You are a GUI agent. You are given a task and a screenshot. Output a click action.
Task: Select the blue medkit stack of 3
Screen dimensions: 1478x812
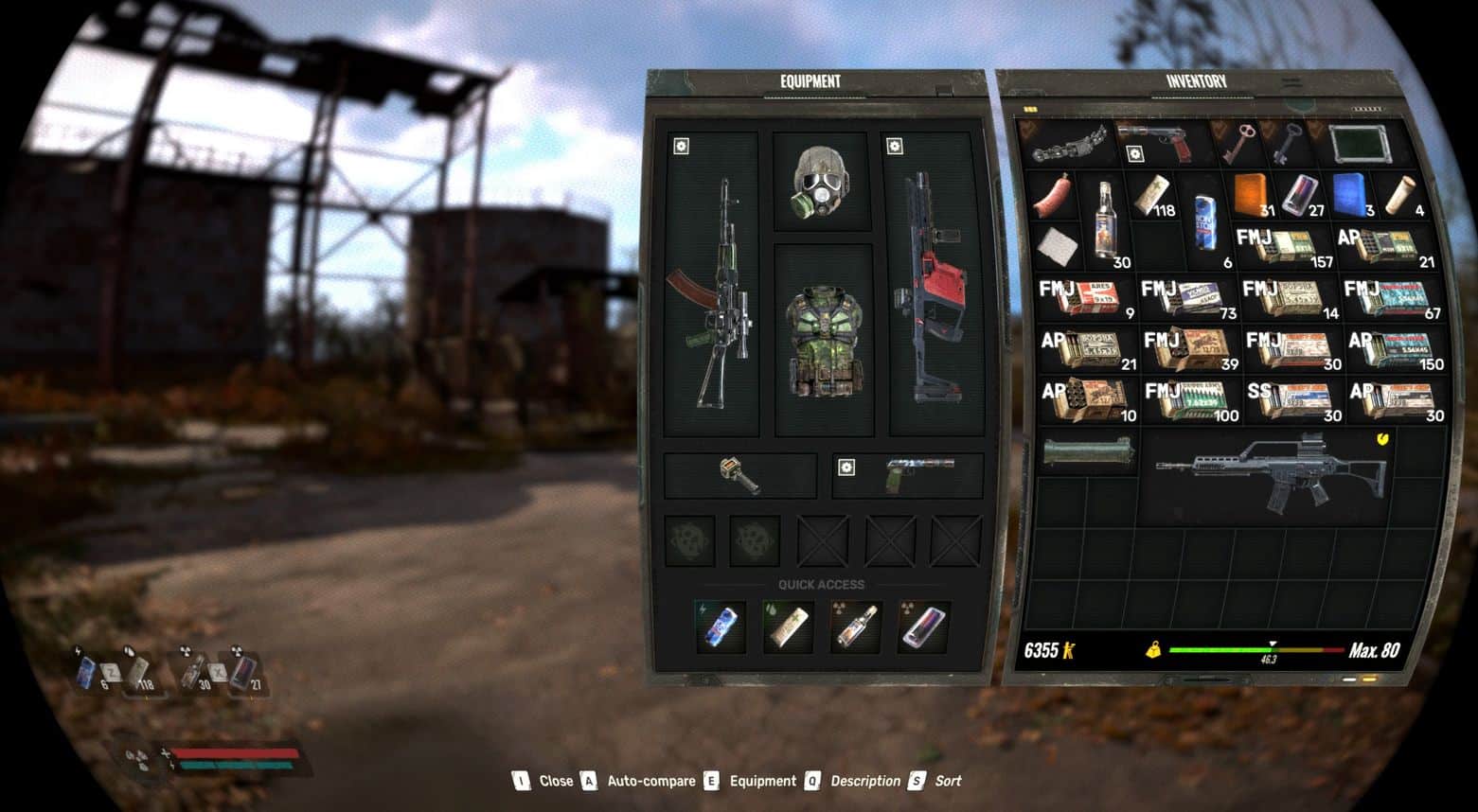tap(1351, 194)
